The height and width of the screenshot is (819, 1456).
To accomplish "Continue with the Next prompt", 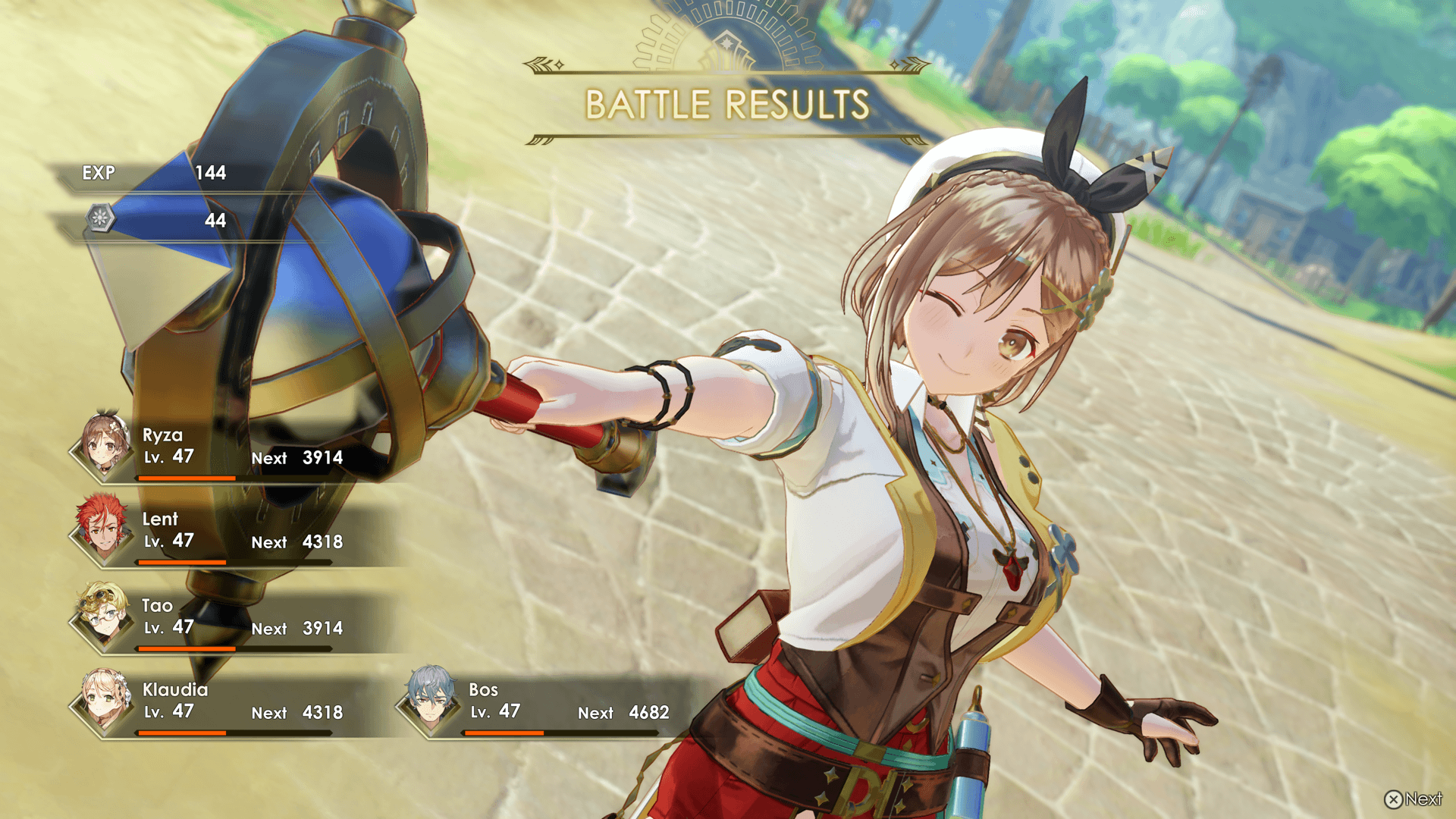I will point(1414,799).
